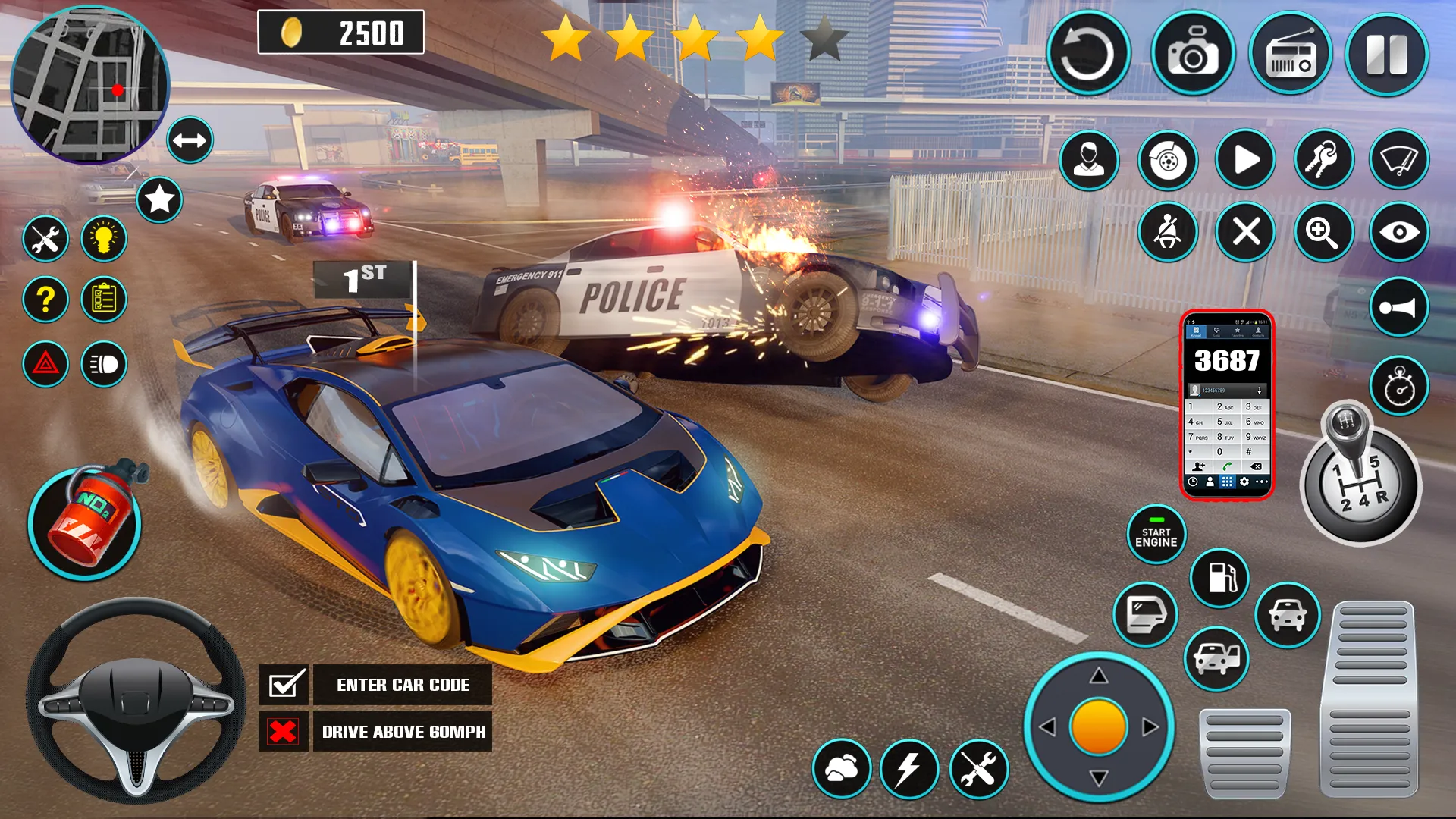Expand the camera swap arrows control

pos(189,140)
